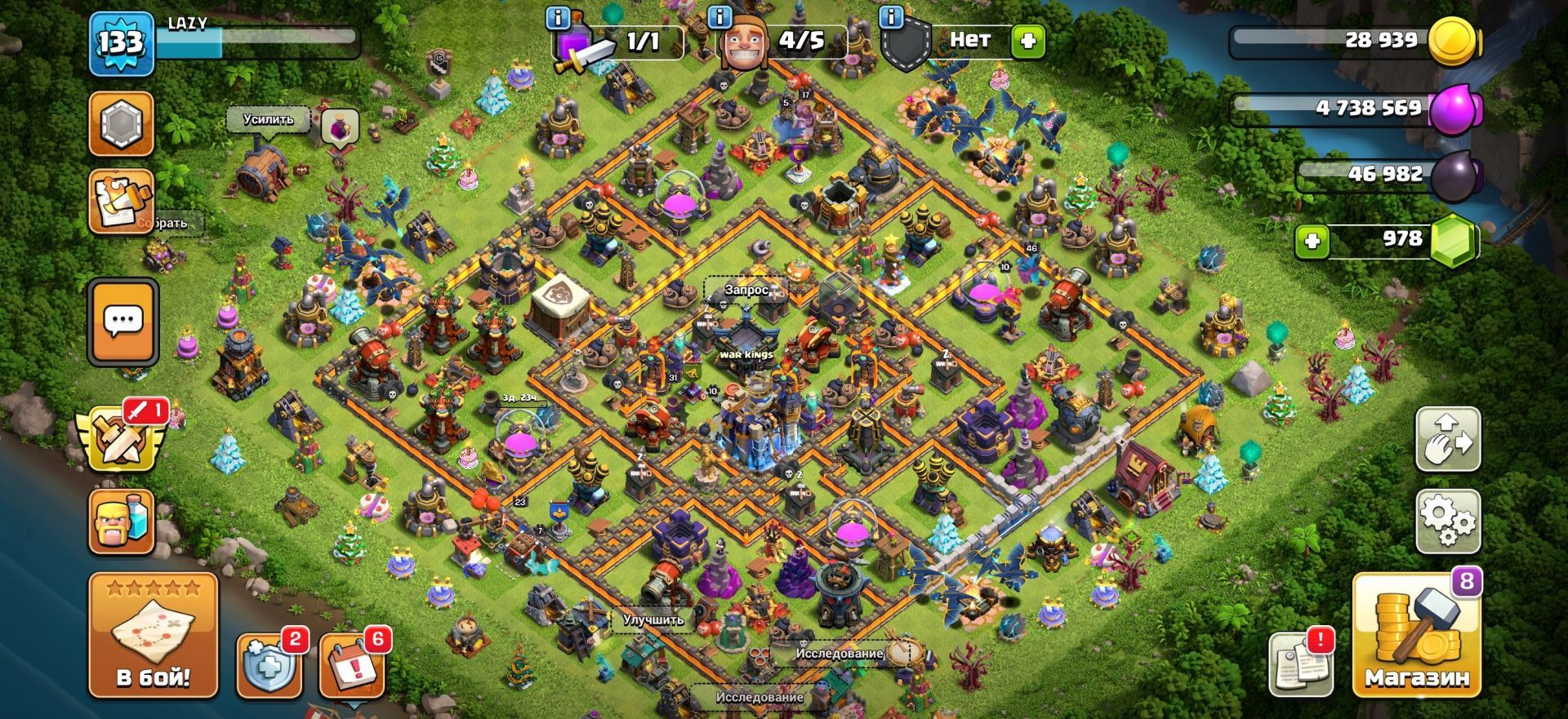Show info for the 1/1 lab assistant counter
1568x719 pixels.
[558, 16]
